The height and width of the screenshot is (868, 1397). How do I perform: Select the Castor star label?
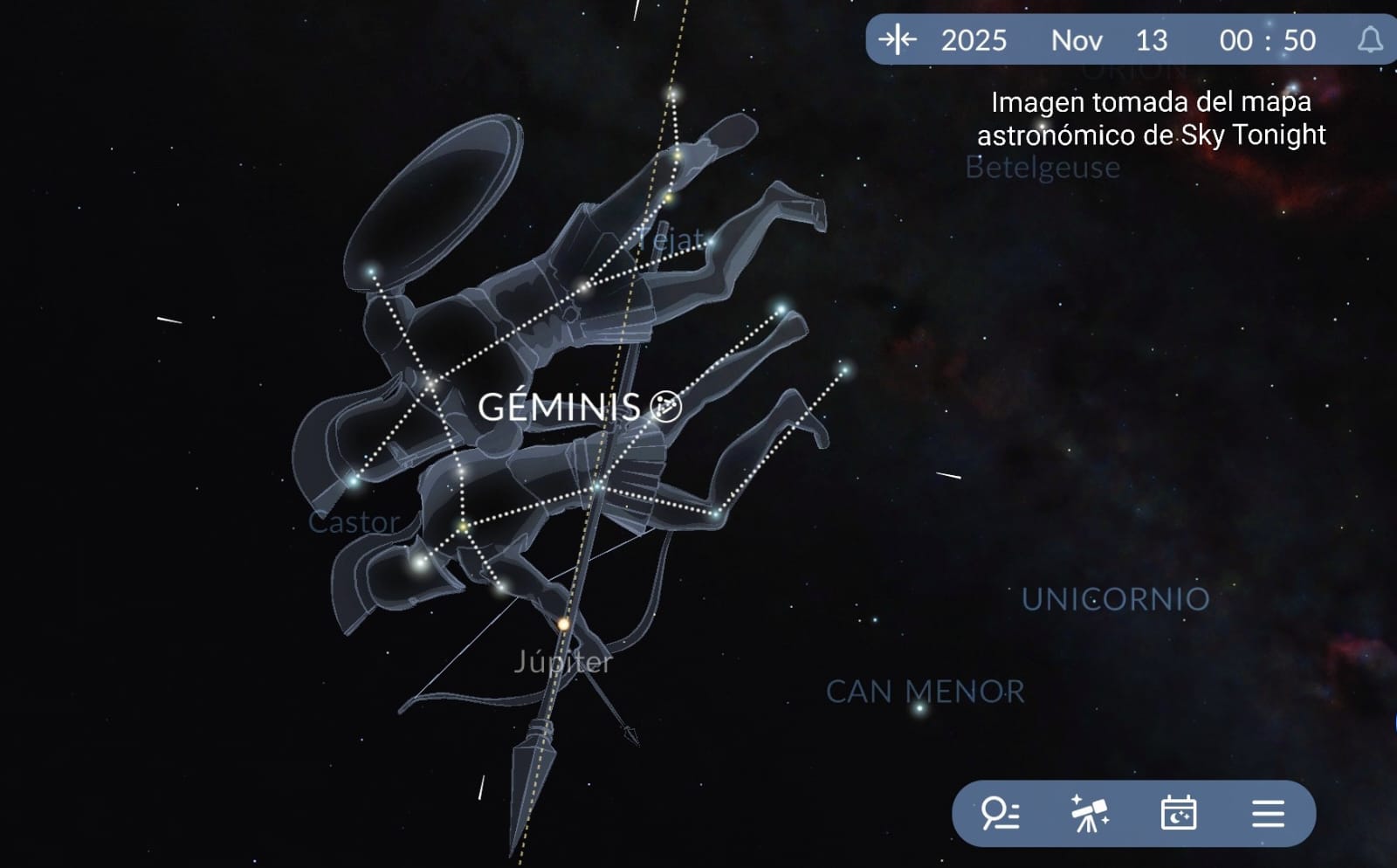(x=354, y=522)
